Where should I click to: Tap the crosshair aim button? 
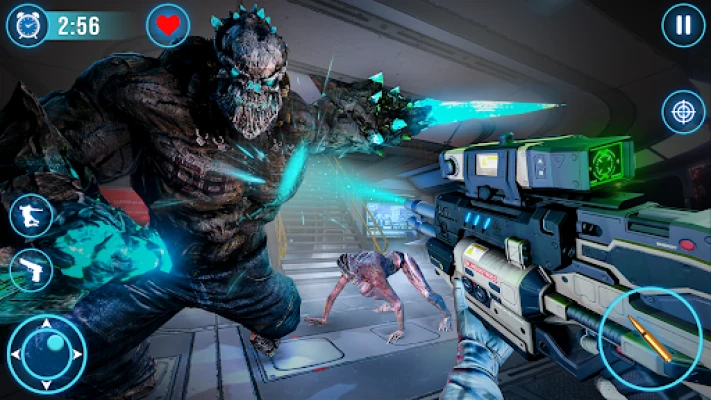pyautogui.click(x=683, y=111)
